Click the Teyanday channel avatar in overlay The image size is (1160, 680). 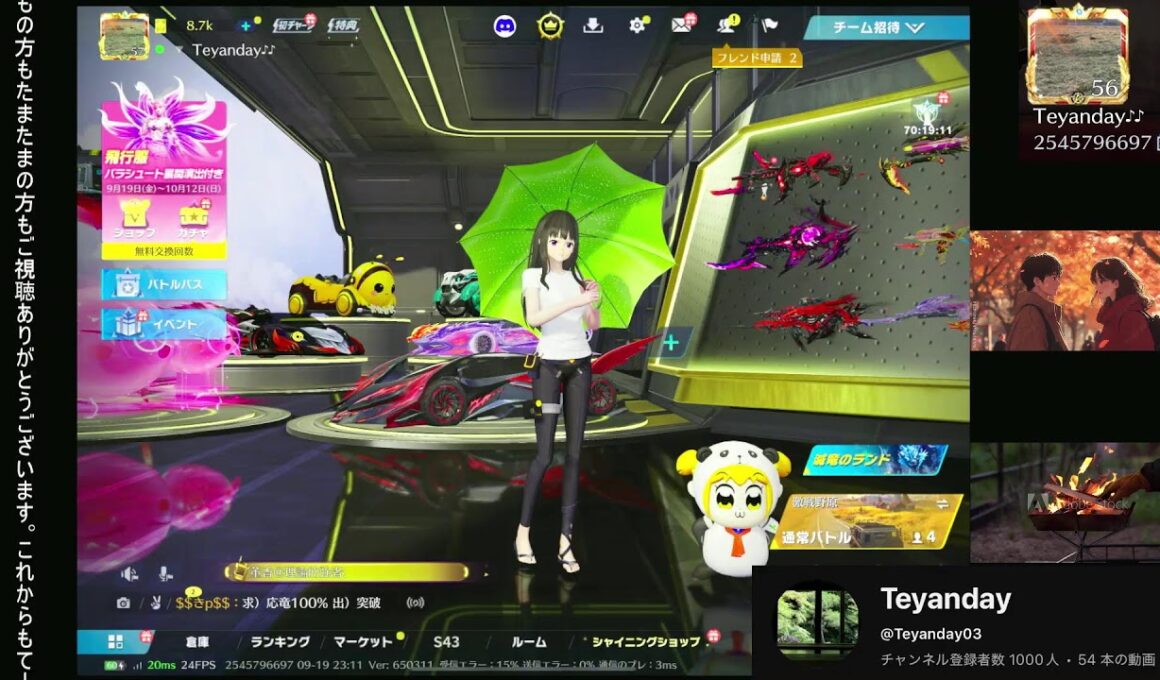coord(817,620)
